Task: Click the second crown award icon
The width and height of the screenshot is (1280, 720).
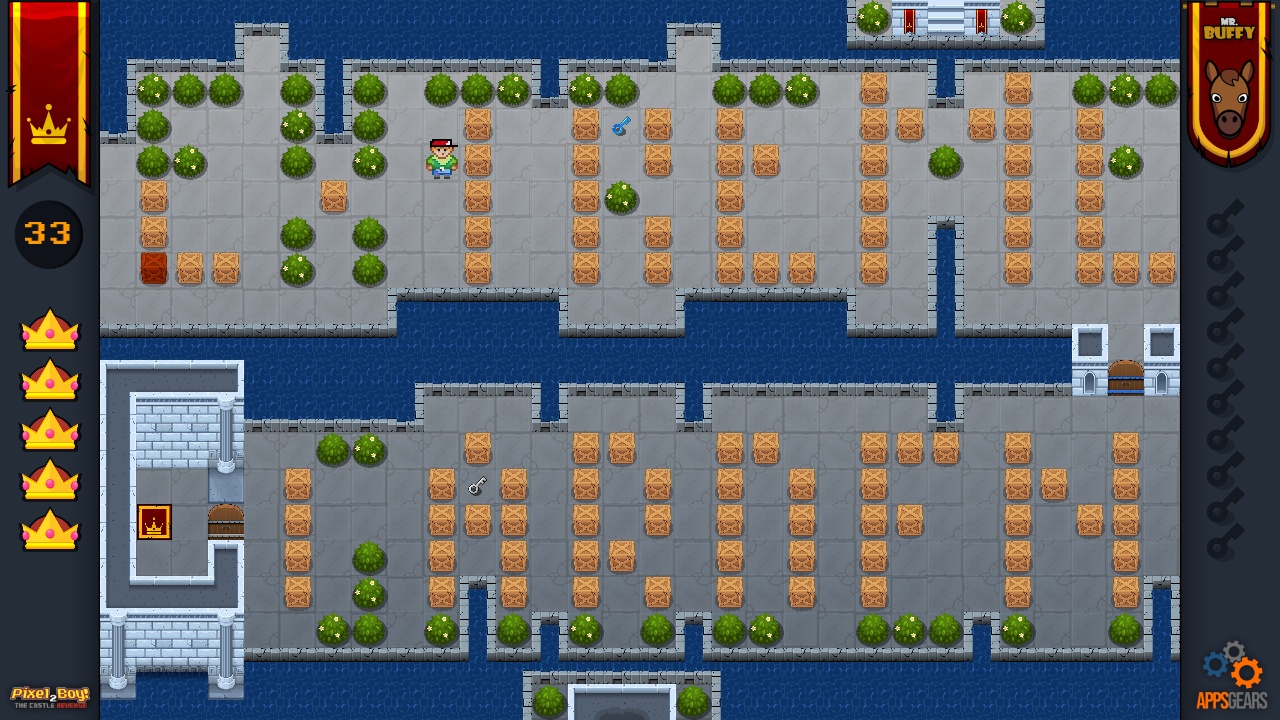Action: pyautogui.click(x=48, y=380)
